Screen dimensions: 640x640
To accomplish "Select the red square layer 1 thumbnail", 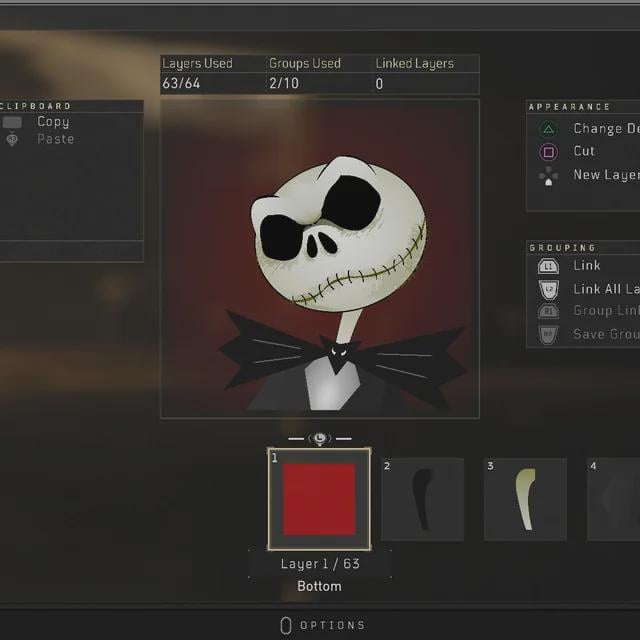I will pos(319,499).
